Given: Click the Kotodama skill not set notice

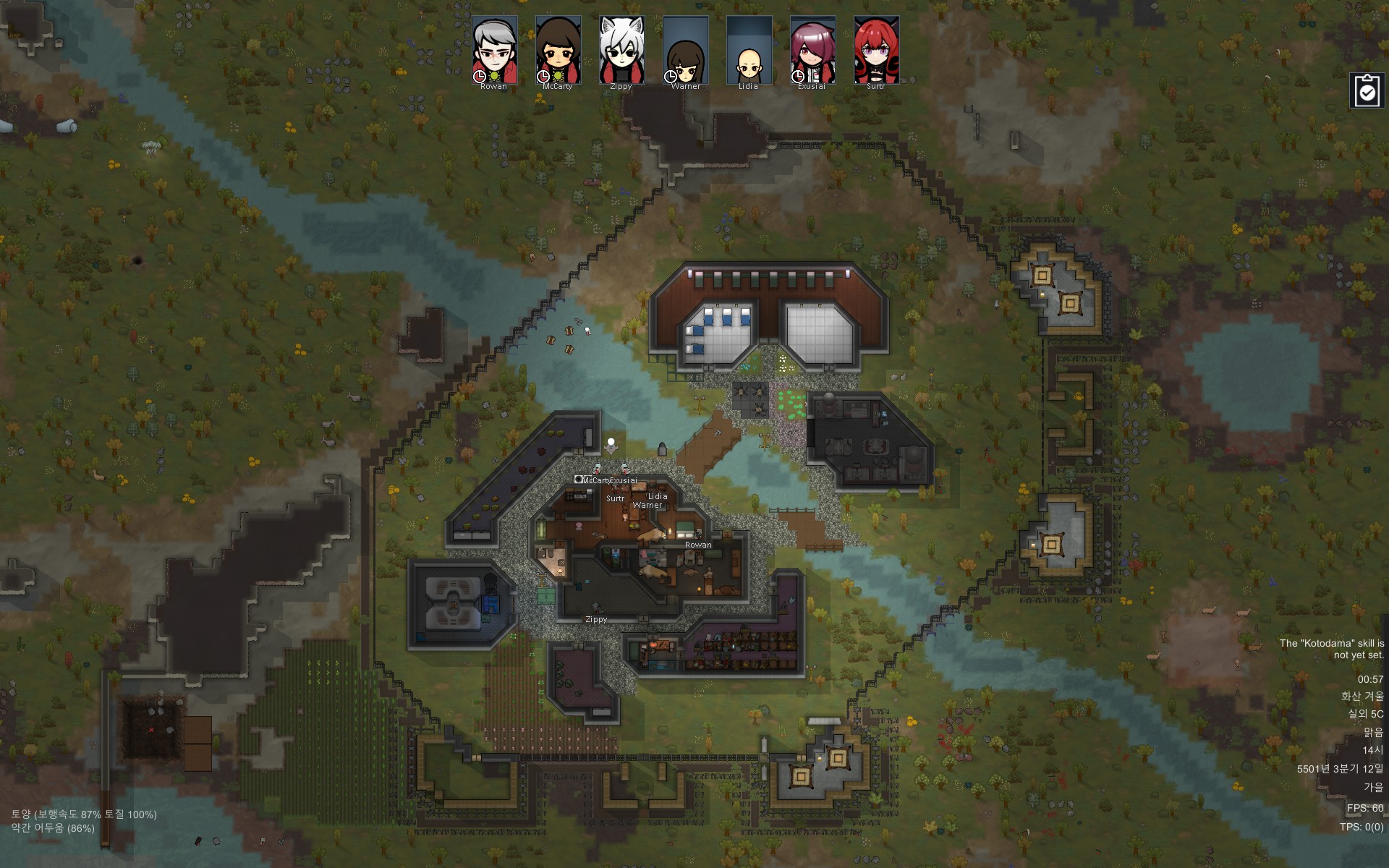Looking at the screenshot, I should pyautogui.click(x=1331, y=649).
